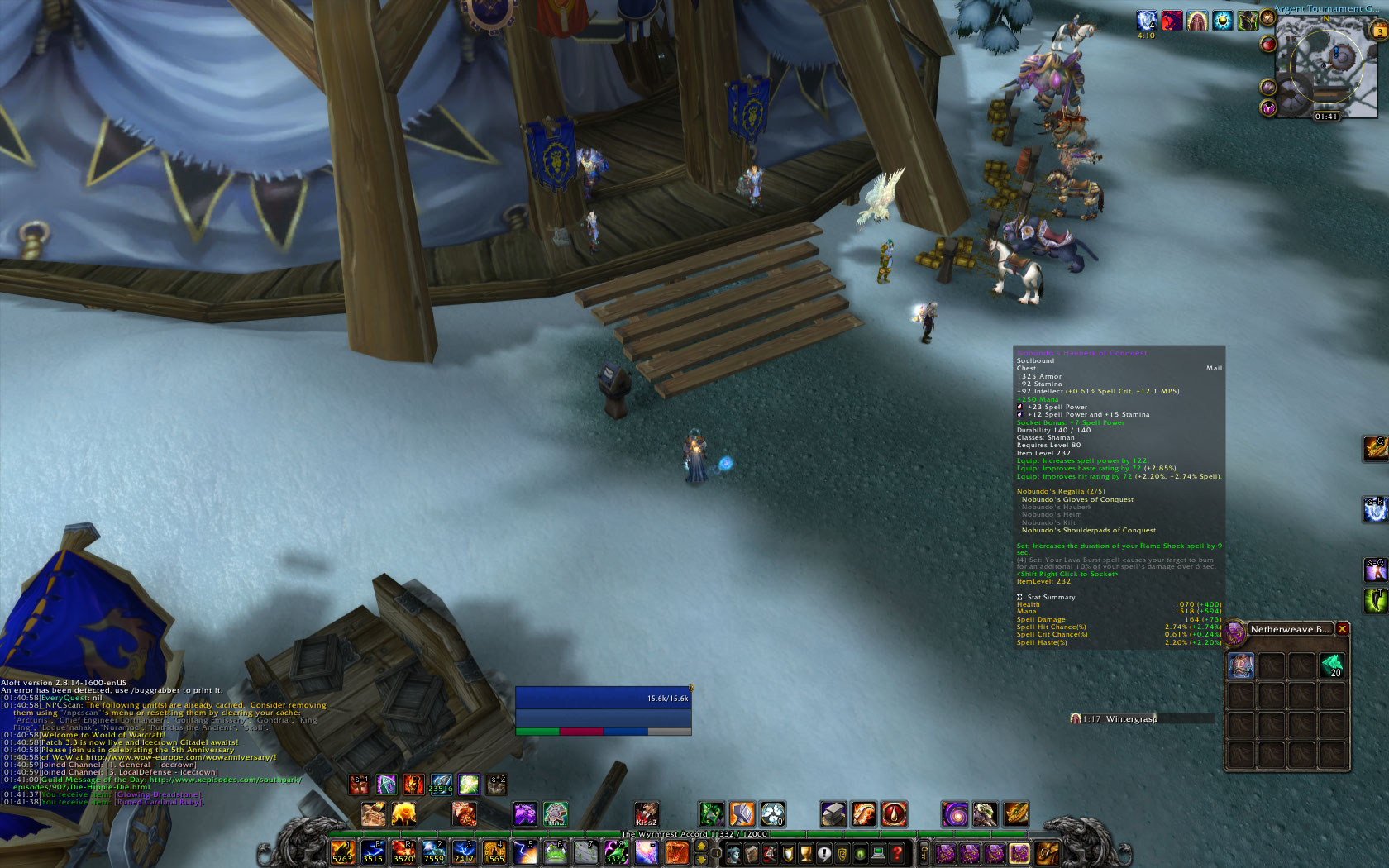Open the red question mark help button
1389x868 pixels.
(897, 852)
